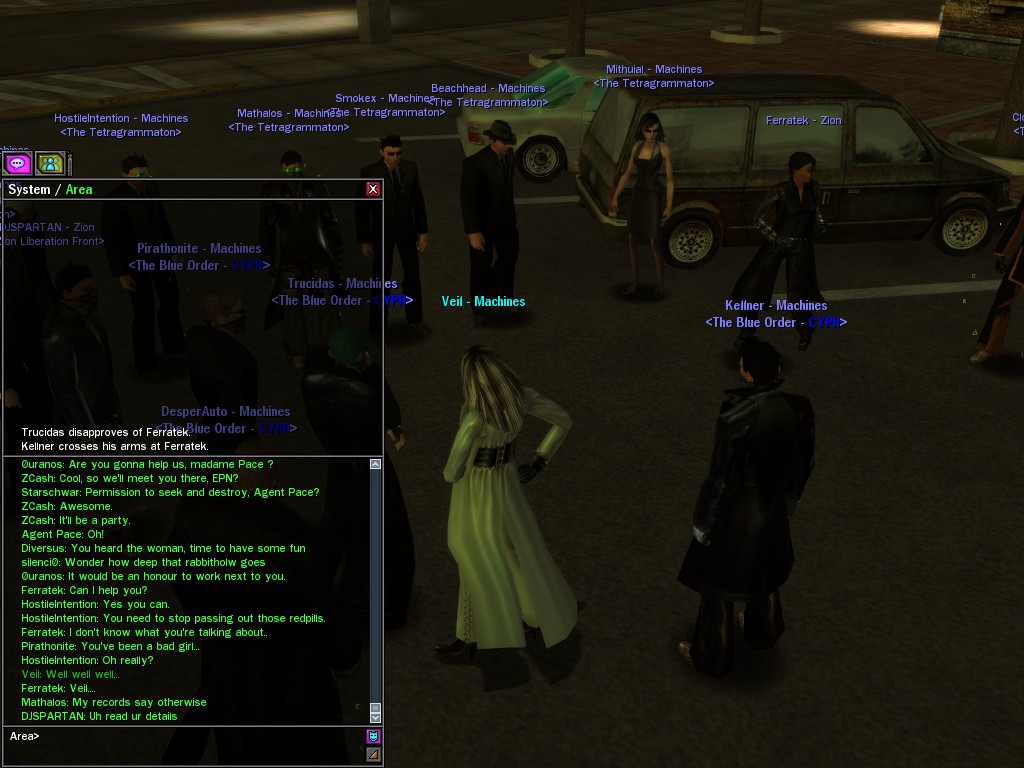Switch to the Area chat tab
The width and height of the screenshot is (1024, 768).
(x=79, y=189)
